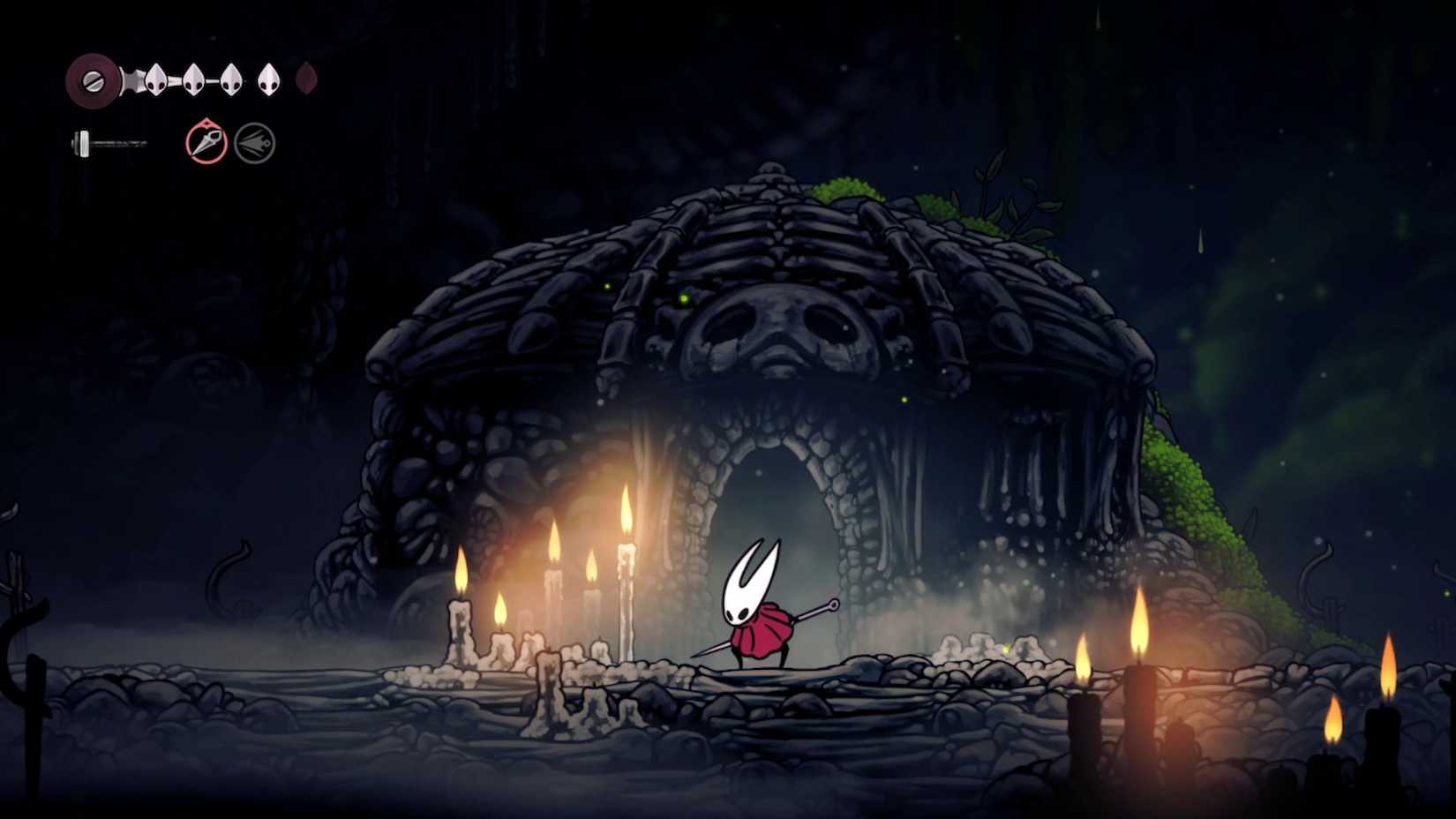Click the first white health mask
This screenshot has width=1456, height=819.
155,79
